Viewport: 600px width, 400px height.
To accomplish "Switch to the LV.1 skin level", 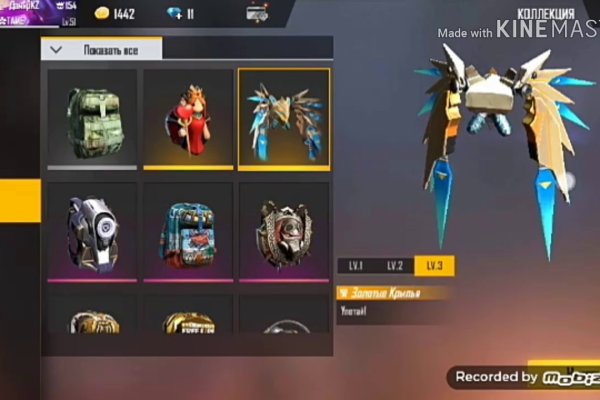I will 356,266.
